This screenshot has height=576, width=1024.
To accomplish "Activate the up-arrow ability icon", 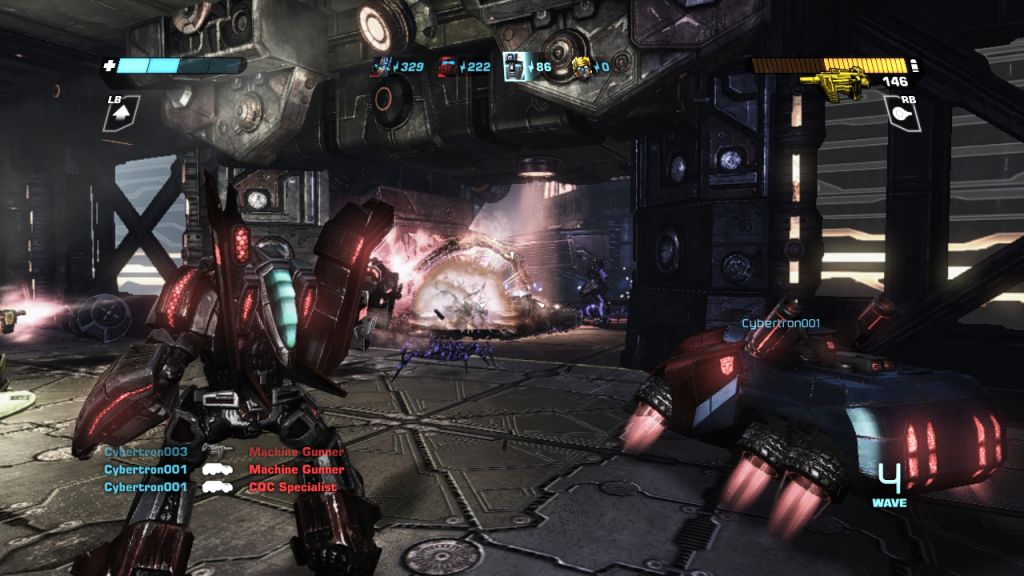I will tap(122, 116).
